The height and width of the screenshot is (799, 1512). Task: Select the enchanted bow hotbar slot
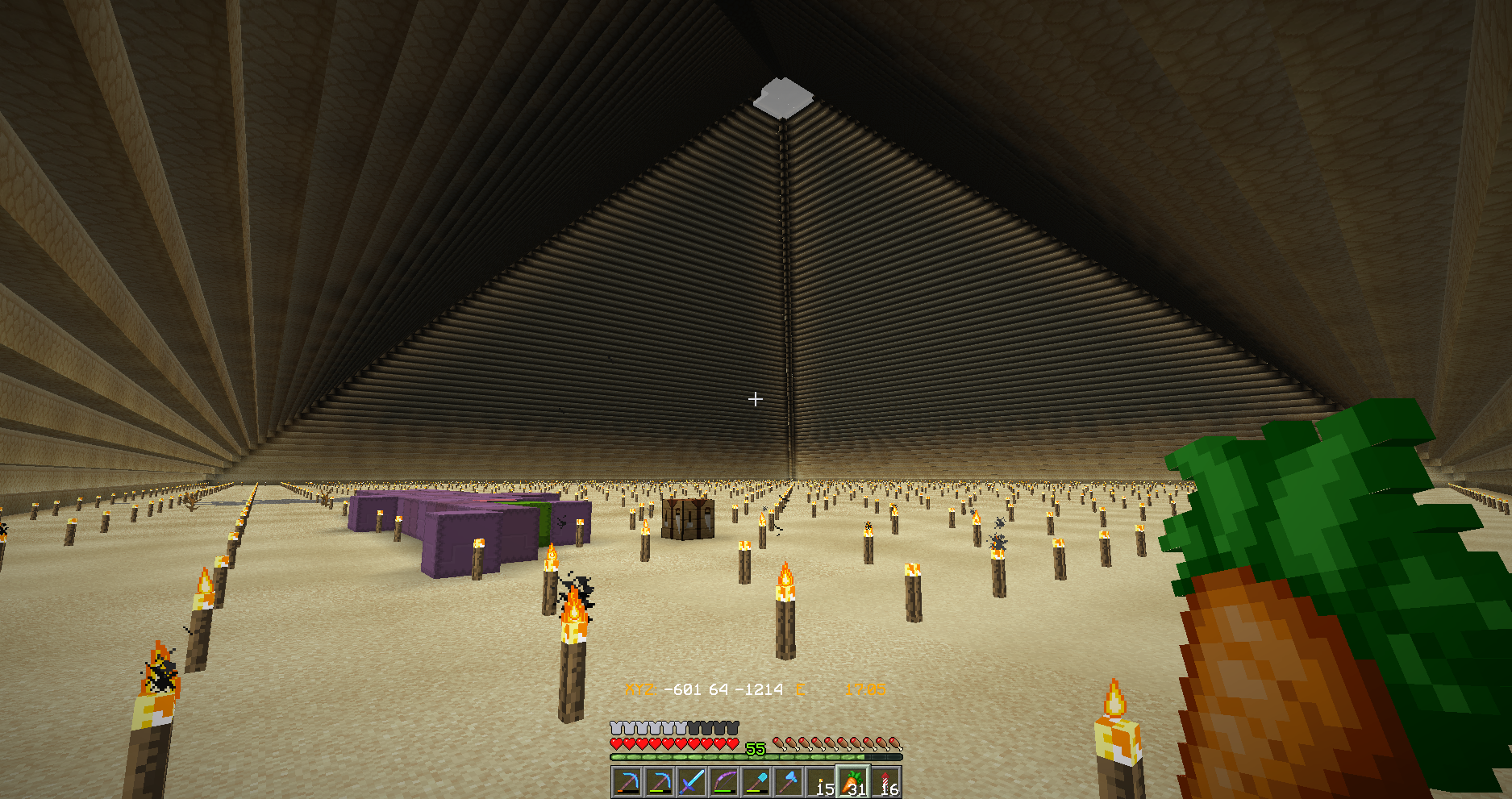[724, 782]
